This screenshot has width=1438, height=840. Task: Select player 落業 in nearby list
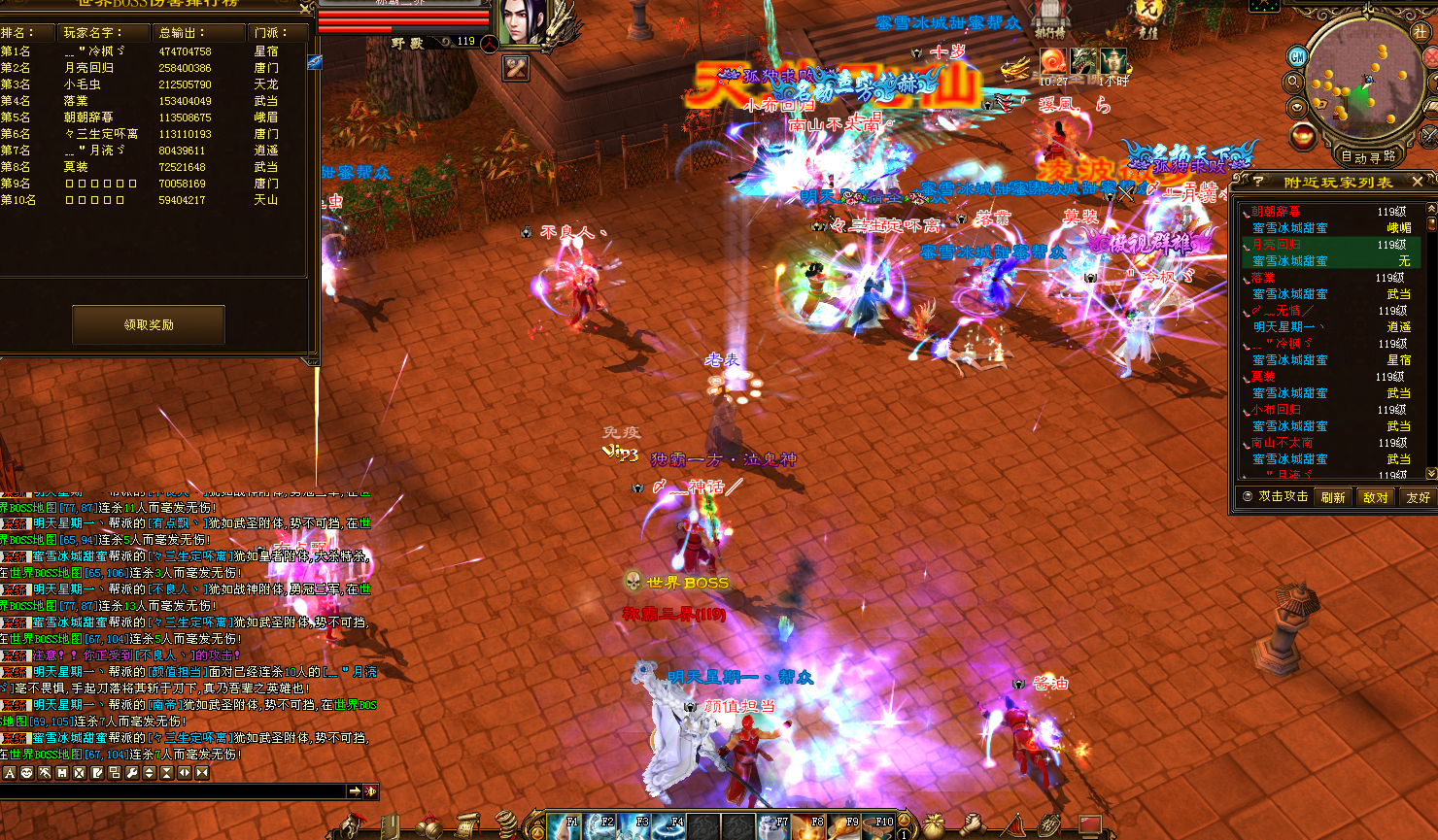1264,278
